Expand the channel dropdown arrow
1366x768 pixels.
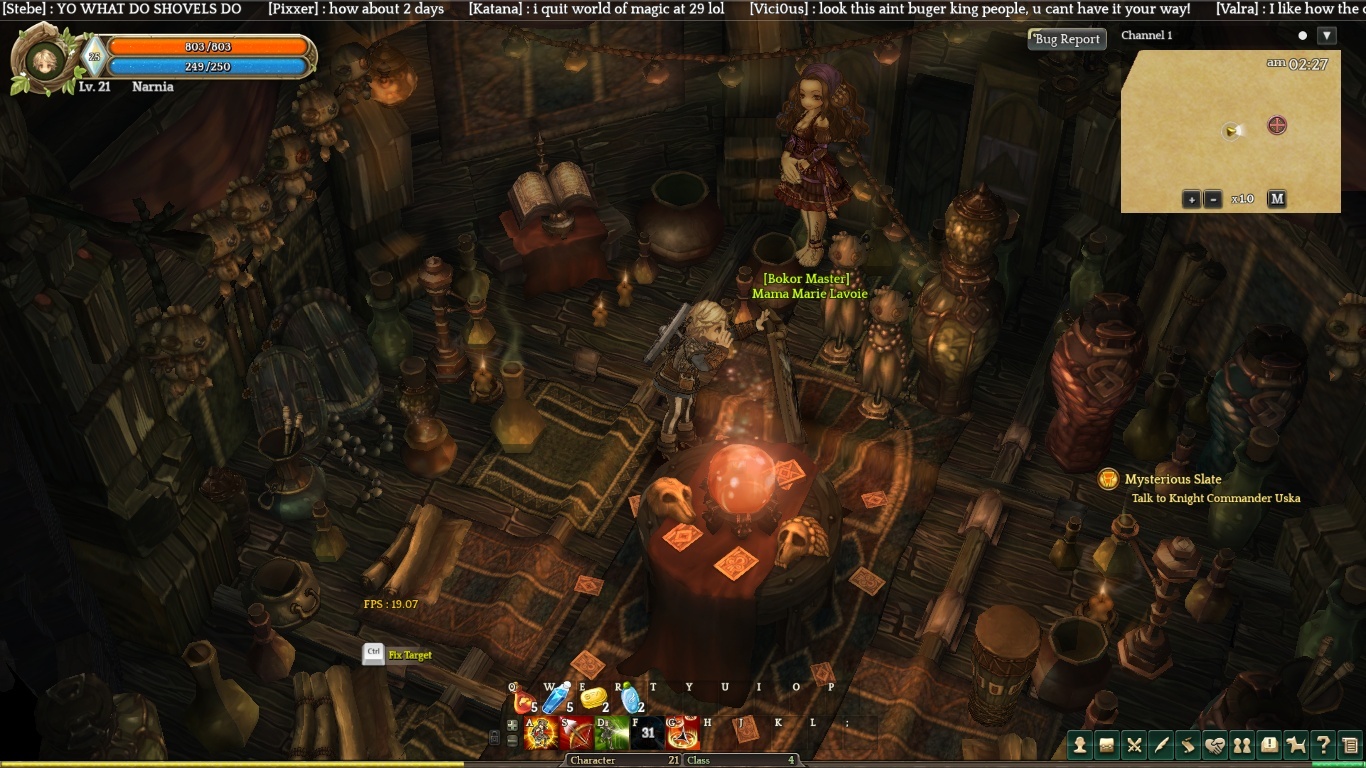1327,36
